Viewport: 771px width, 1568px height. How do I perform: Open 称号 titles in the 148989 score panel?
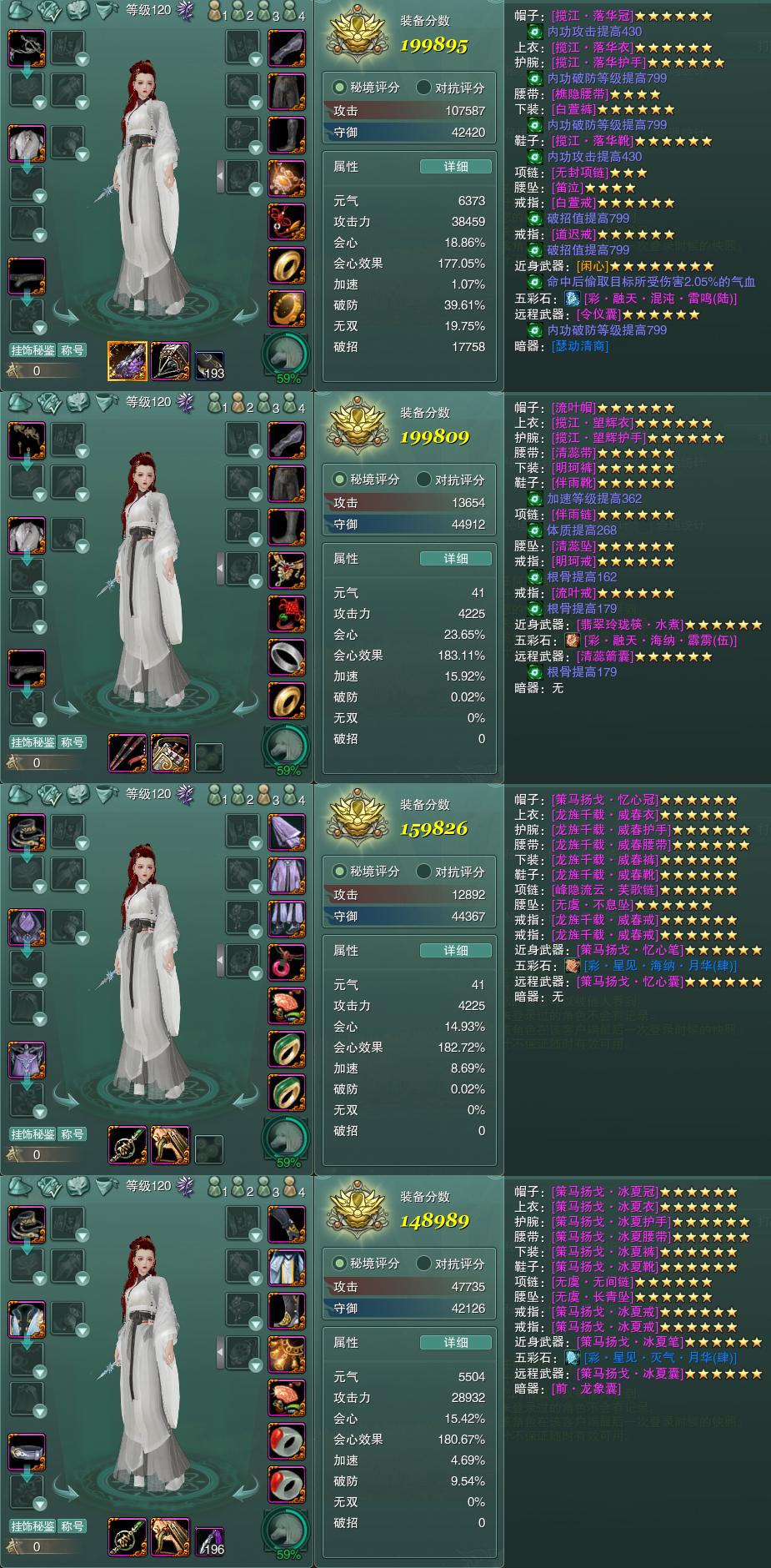coord(73,1526)
